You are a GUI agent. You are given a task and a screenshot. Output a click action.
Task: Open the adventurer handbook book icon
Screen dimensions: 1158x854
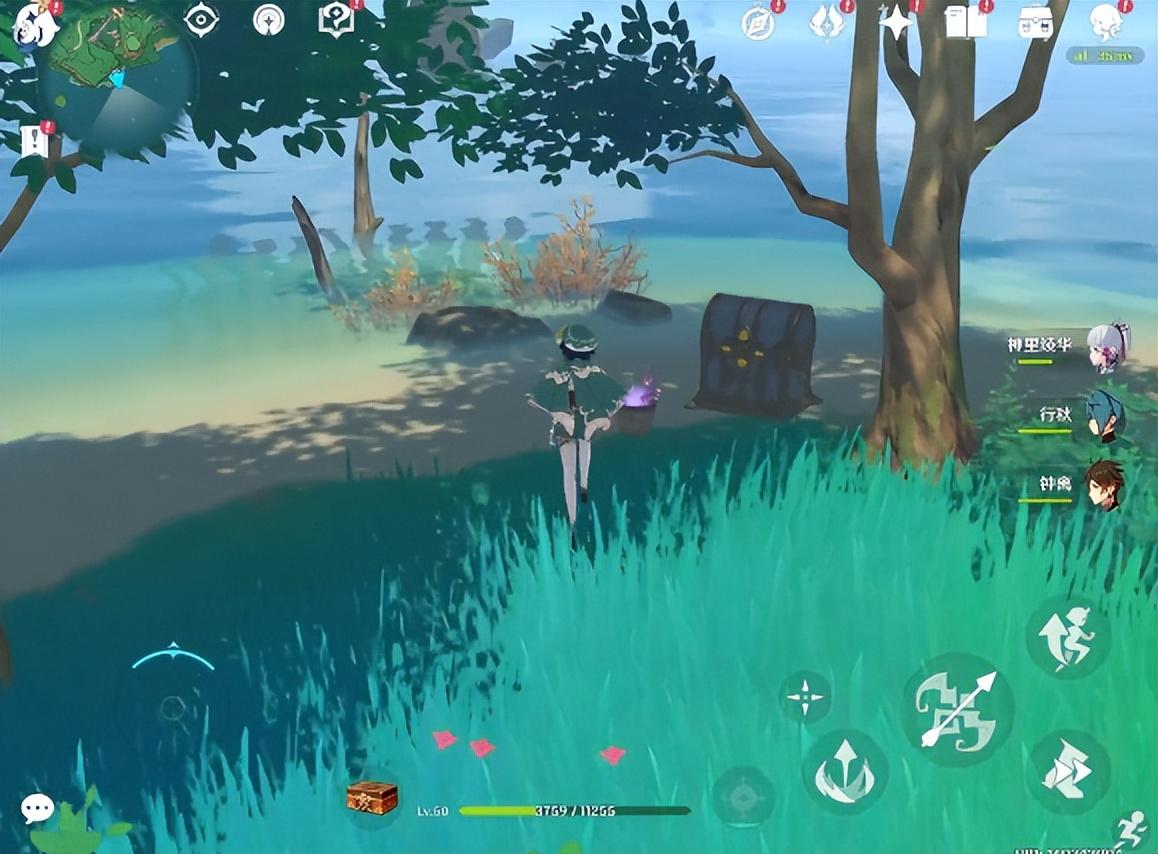(x=965, y=22)
